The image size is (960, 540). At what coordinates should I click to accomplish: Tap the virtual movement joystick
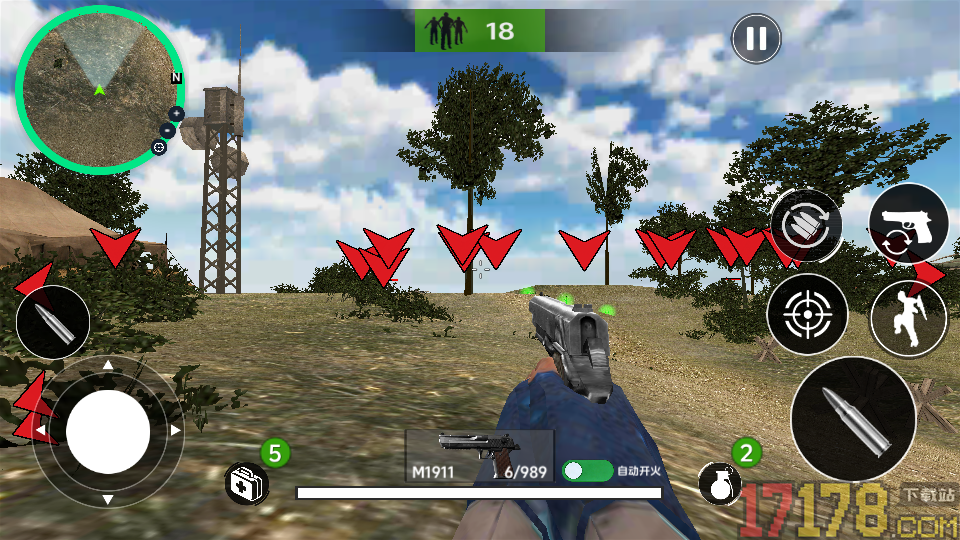(108, 432)
